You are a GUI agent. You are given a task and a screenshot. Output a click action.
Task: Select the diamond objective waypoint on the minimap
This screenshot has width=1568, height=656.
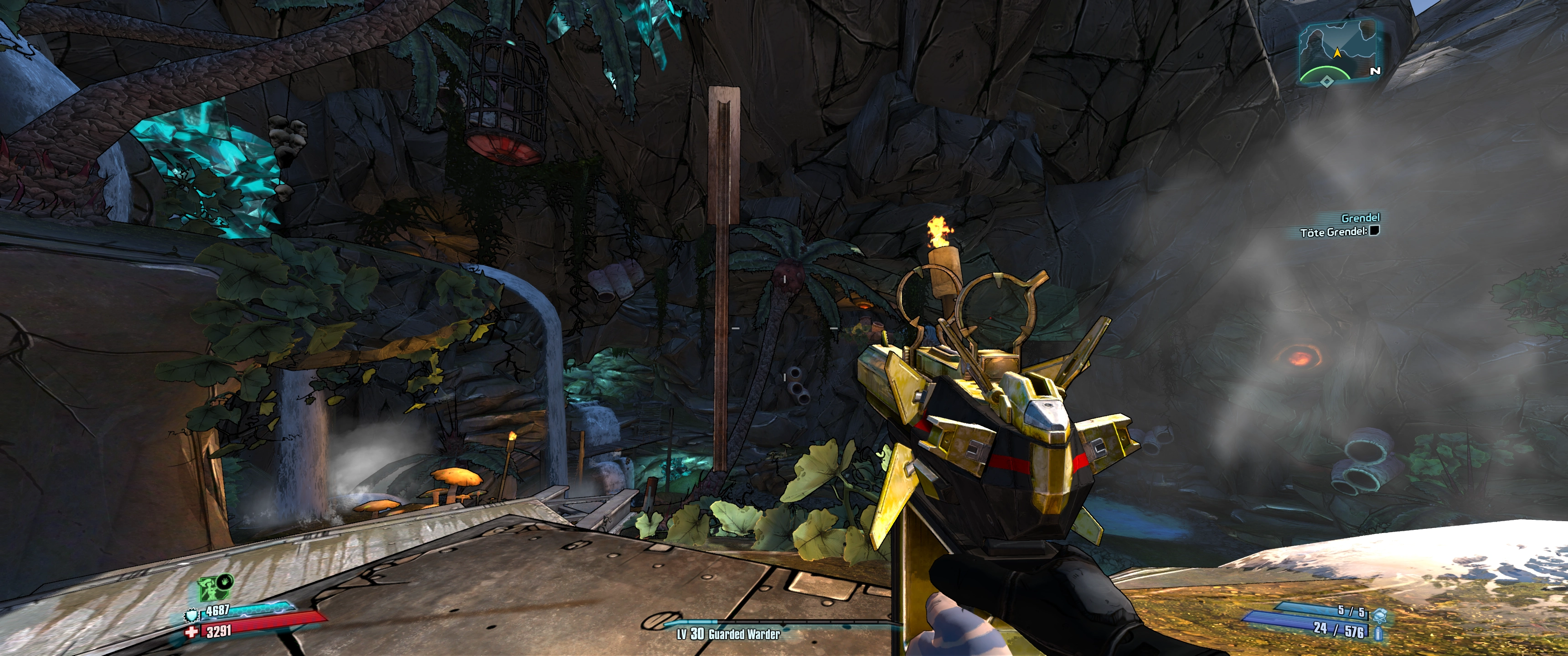[1326, 81]
